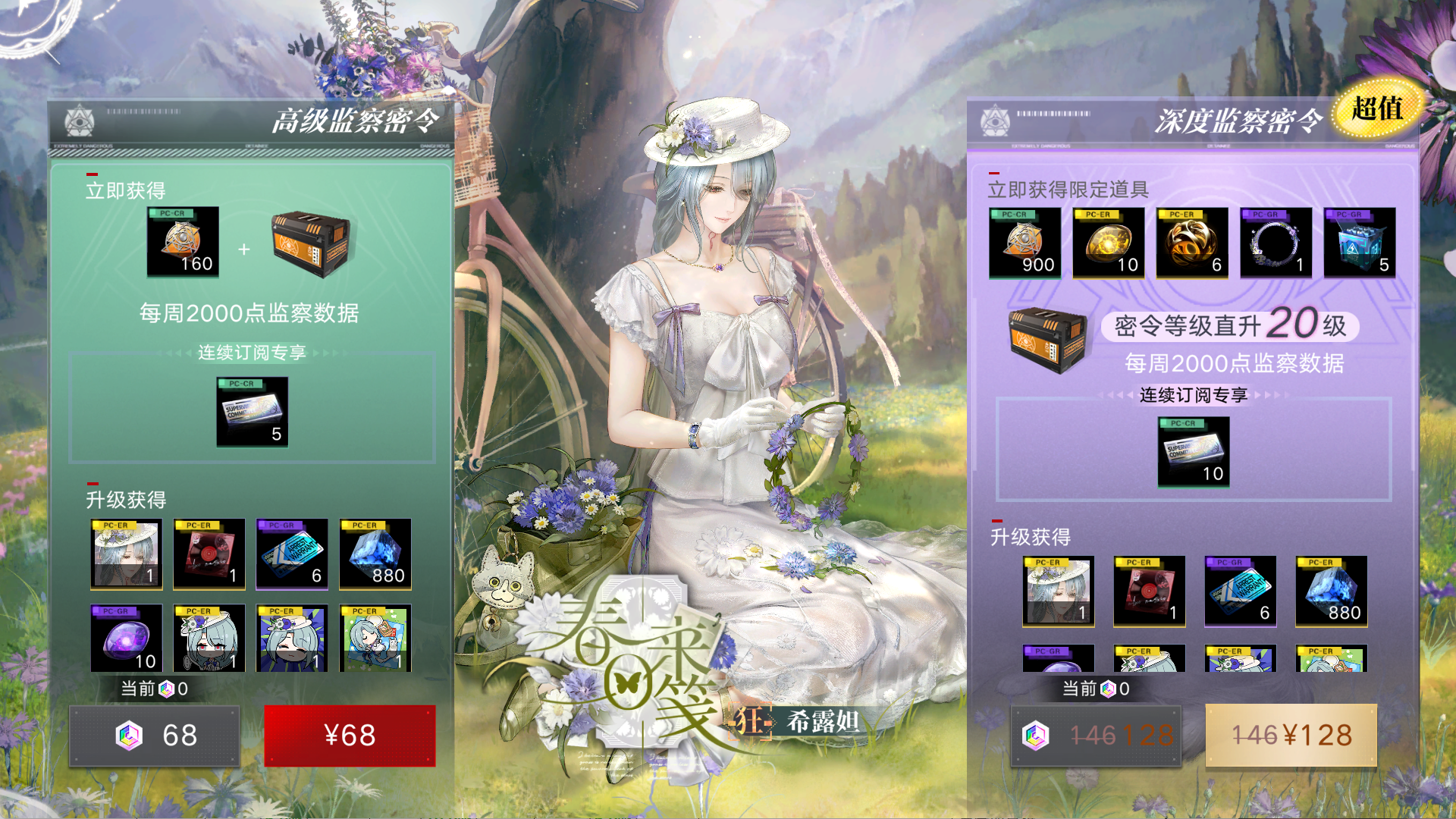Screen dimensions: 1456x819
Task: Buy the deep pass for ¥128
Action: point(1291,735)
